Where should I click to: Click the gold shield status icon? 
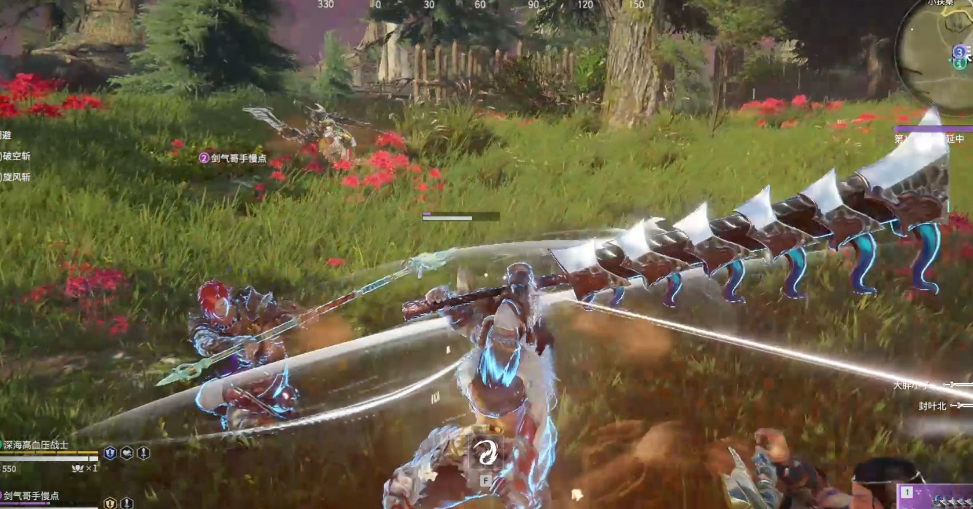111,503
